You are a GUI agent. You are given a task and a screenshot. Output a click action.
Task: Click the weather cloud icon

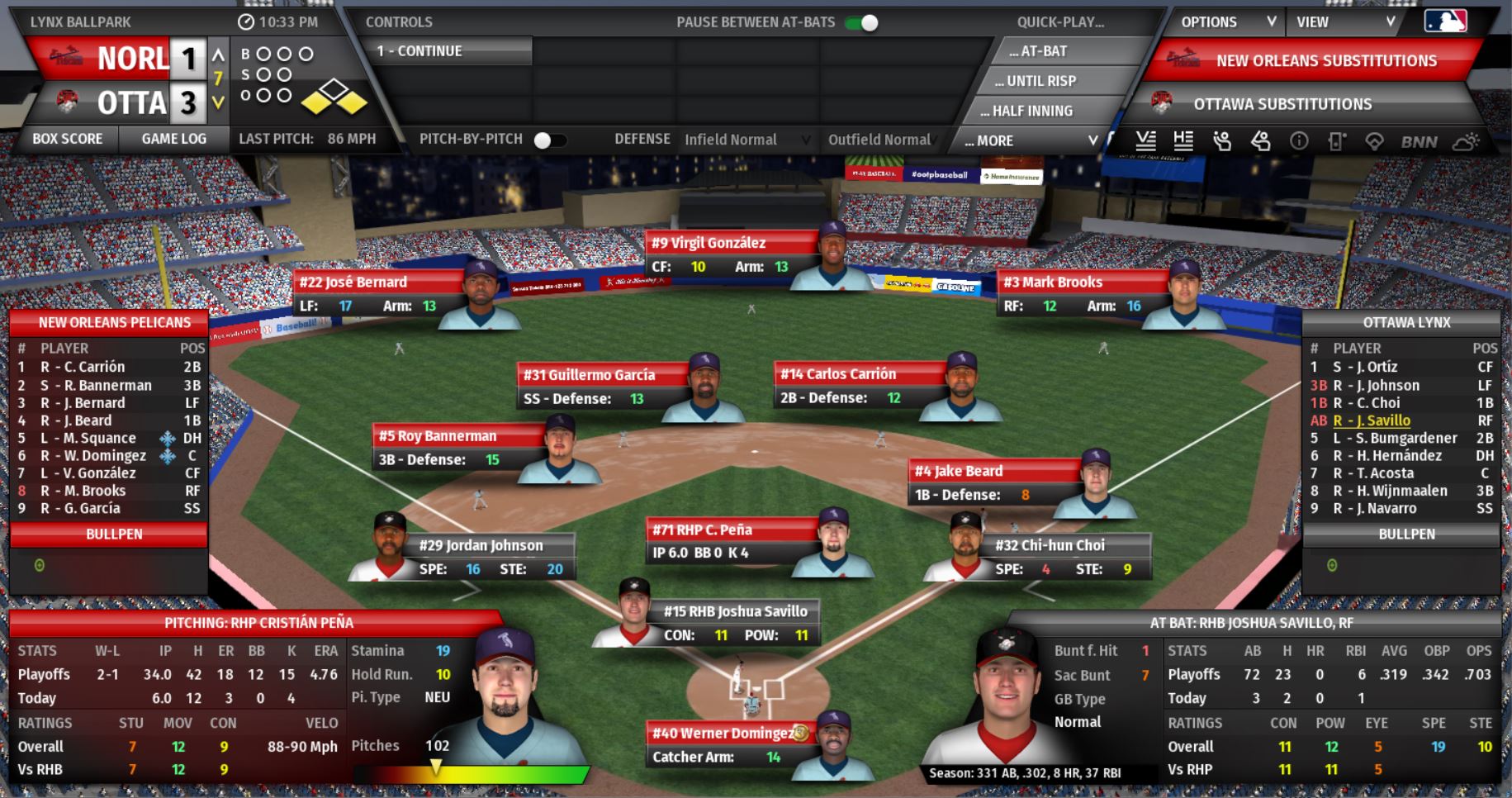pyautogui.click(x=1466, y=141)
